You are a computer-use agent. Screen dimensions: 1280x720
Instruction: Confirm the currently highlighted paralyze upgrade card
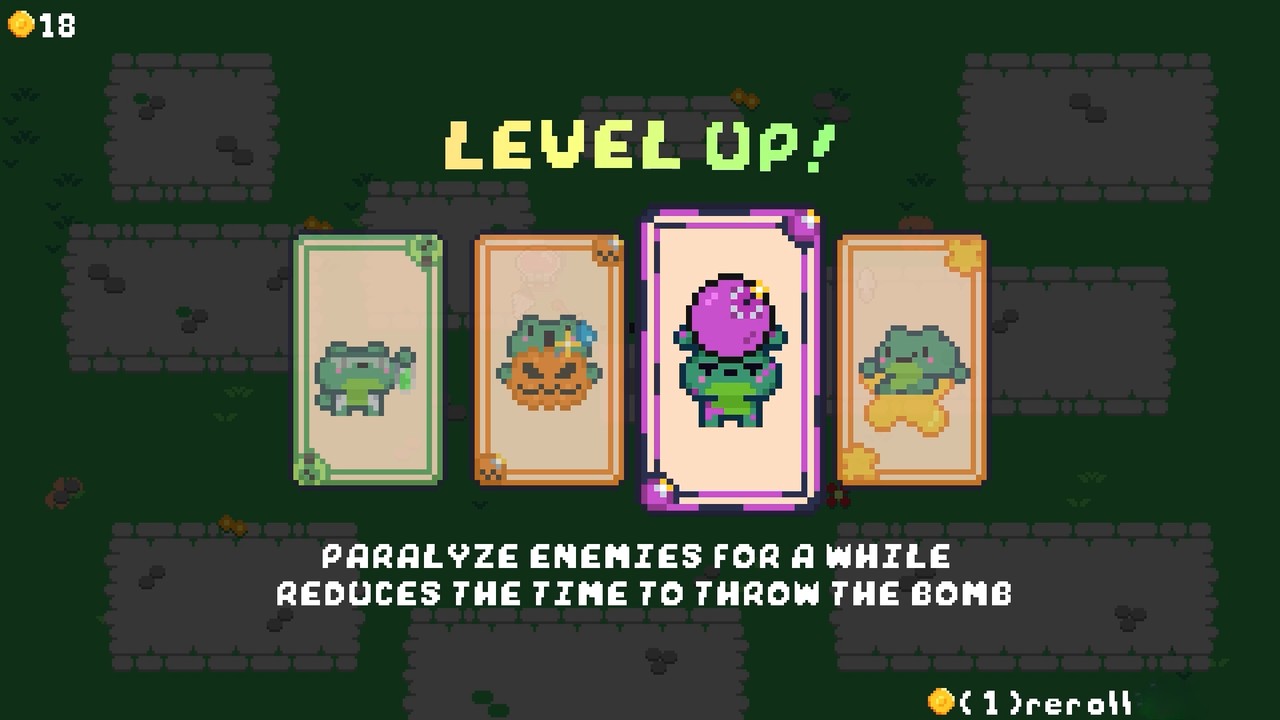[731, 360]
